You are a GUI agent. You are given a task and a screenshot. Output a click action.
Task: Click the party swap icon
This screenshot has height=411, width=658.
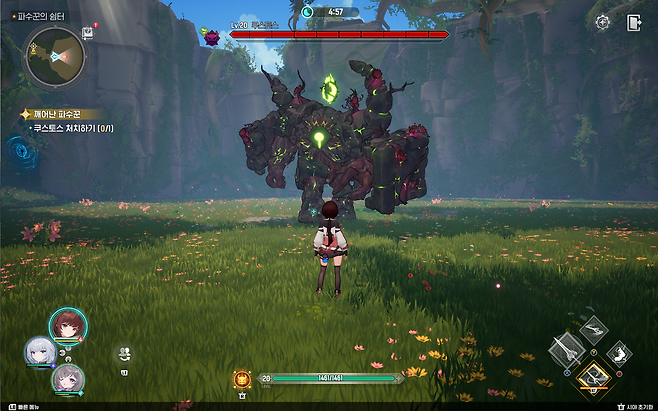click(125, 353)
